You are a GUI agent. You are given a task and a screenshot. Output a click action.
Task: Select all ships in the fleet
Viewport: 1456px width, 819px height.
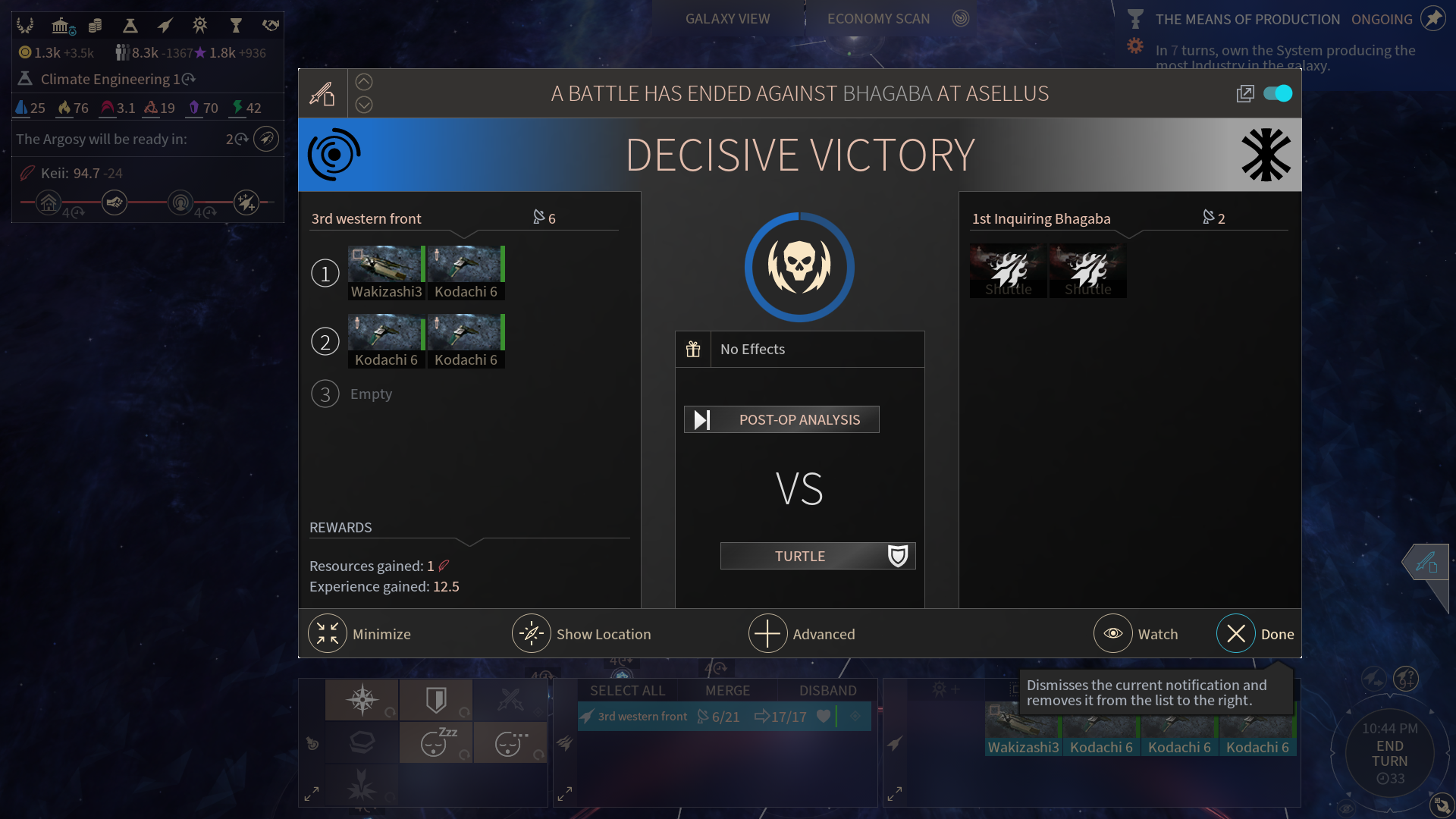(627, 691)
